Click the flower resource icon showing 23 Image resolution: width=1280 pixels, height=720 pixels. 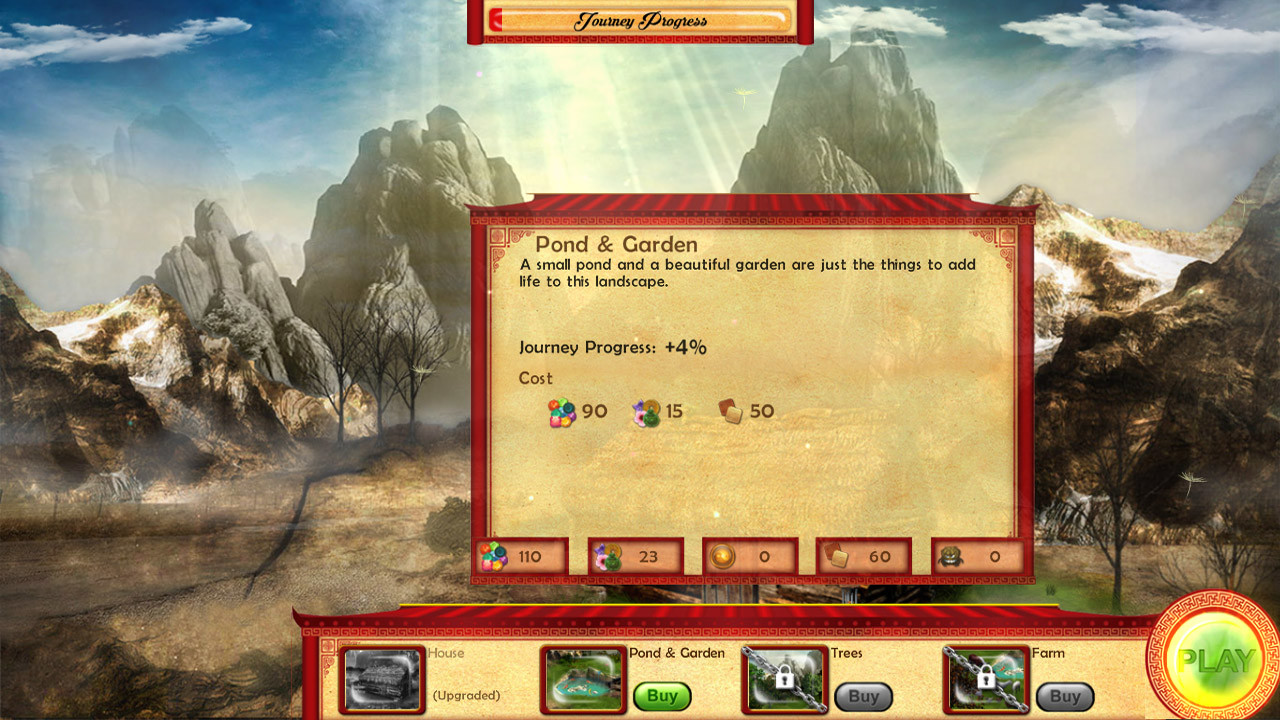click(x=607, y=556)
